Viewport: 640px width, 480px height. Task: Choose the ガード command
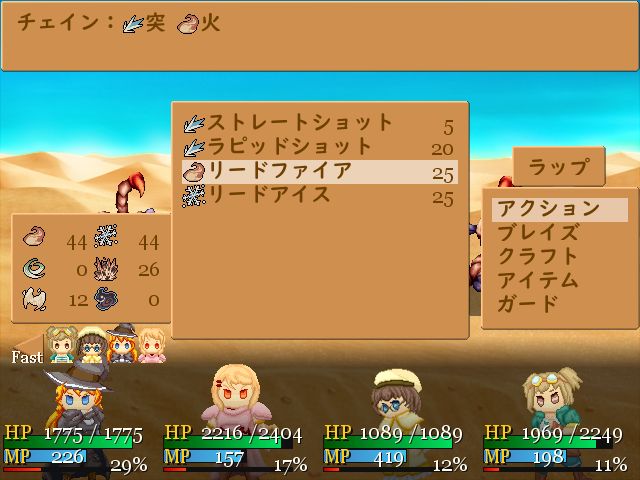[x=528, y=304]
